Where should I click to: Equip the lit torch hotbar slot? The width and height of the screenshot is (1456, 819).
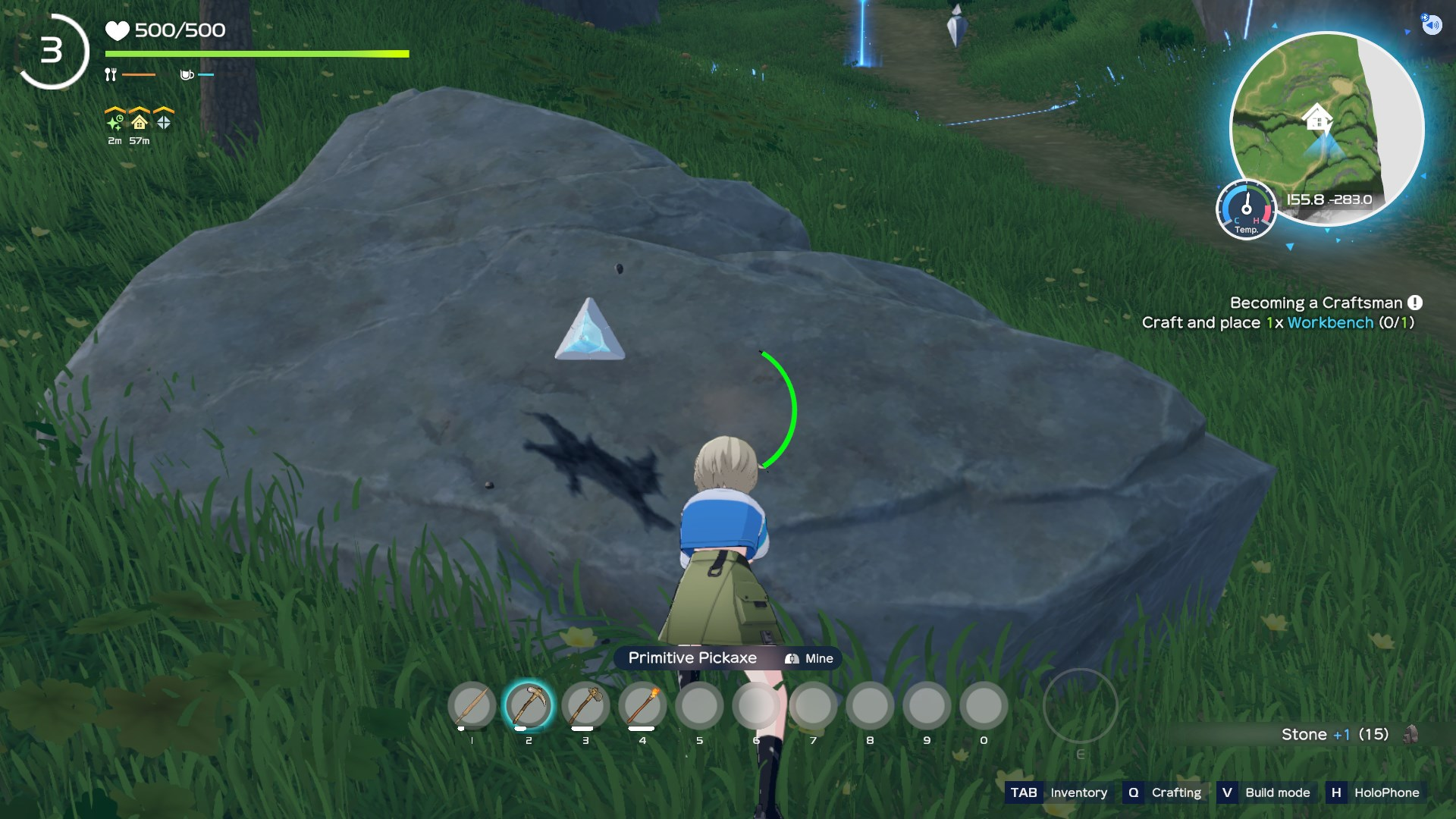pos(642,706)
